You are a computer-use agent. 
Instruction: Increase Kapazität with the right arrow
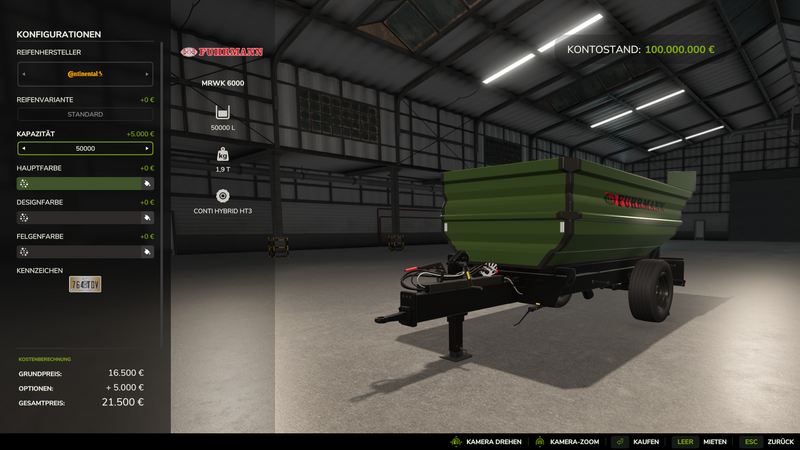[x=148, y=148]
